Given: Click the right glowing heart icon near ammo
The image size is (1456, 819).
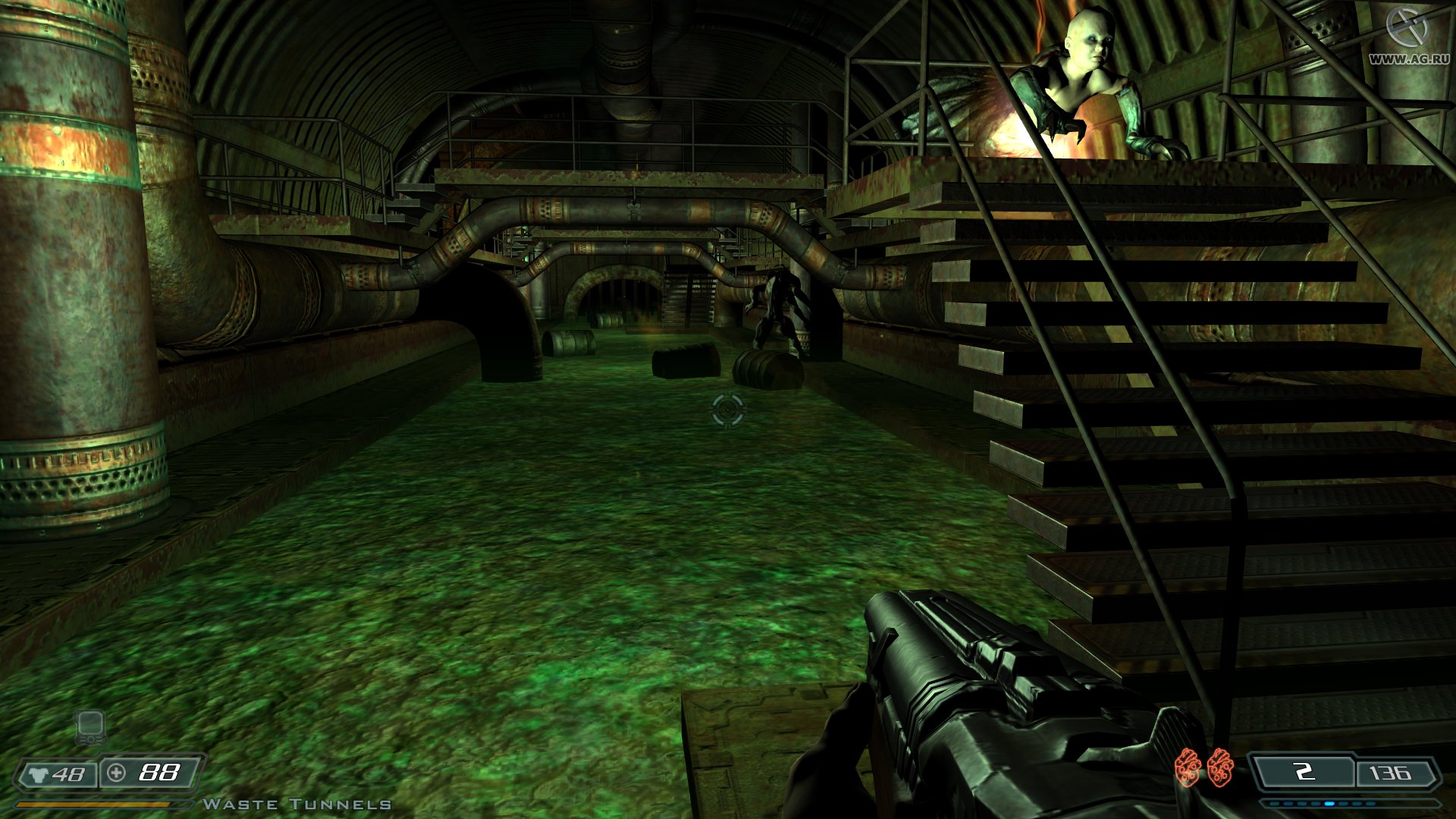Looking at the screenshot, I should (1219, 768).
